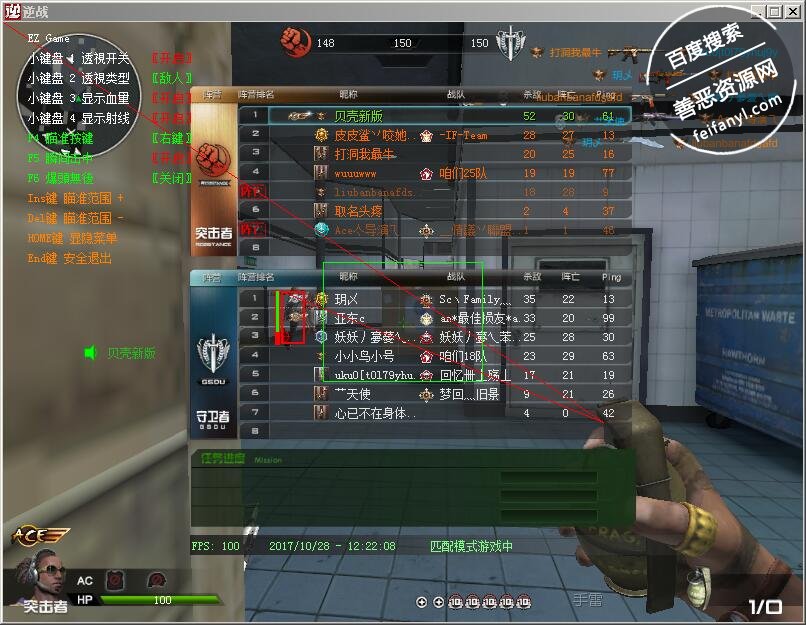
Task: Minimize the game window
Action: 757,10
